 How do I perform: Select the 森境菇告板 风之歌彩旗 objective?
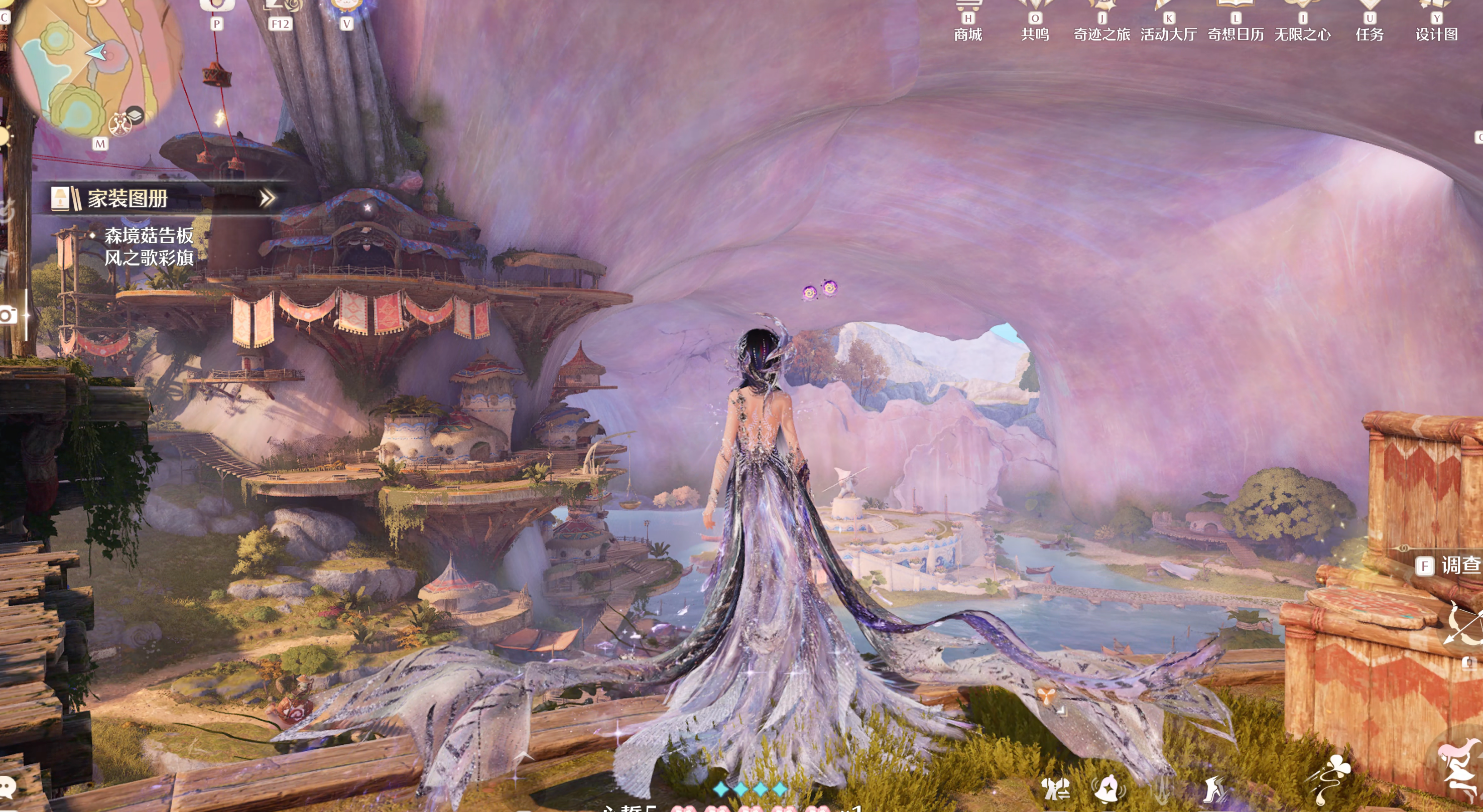149,246
